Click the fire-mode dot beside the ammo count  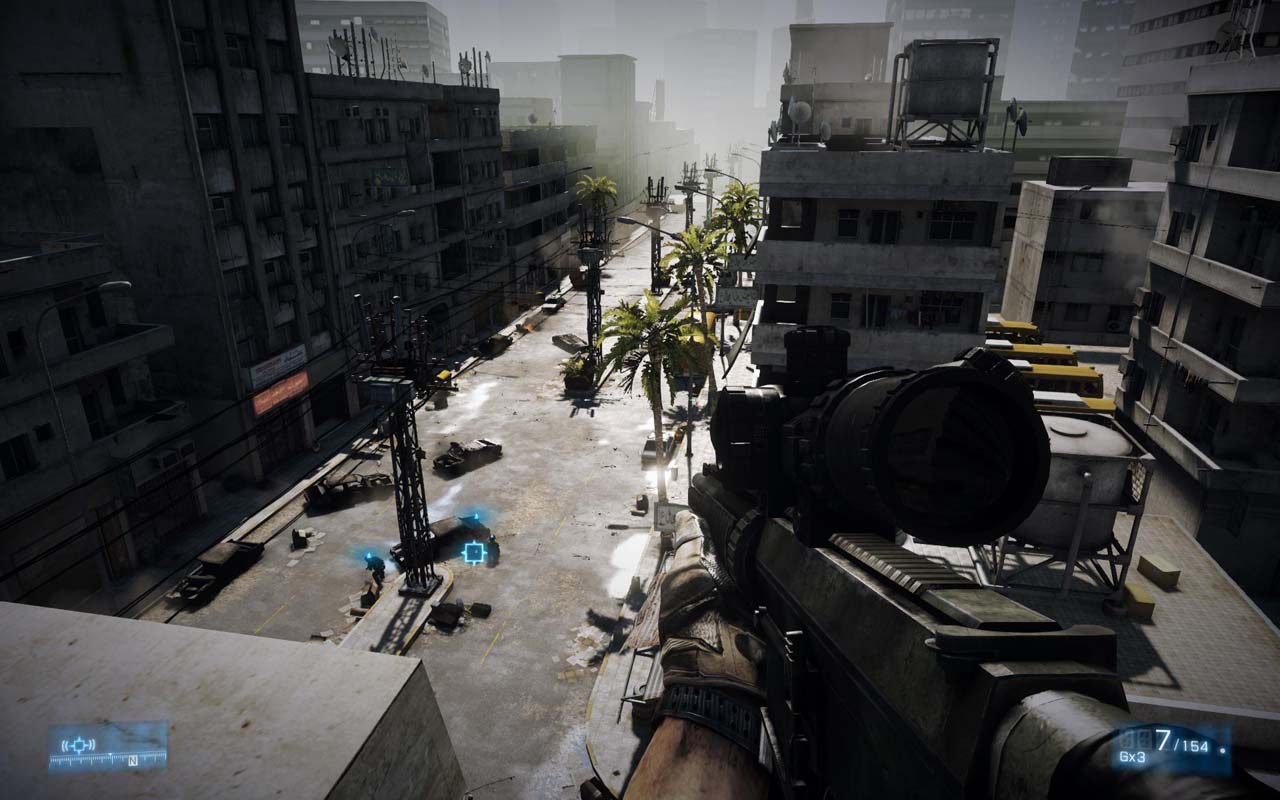pyautogui.click(x=1222, y=750)
